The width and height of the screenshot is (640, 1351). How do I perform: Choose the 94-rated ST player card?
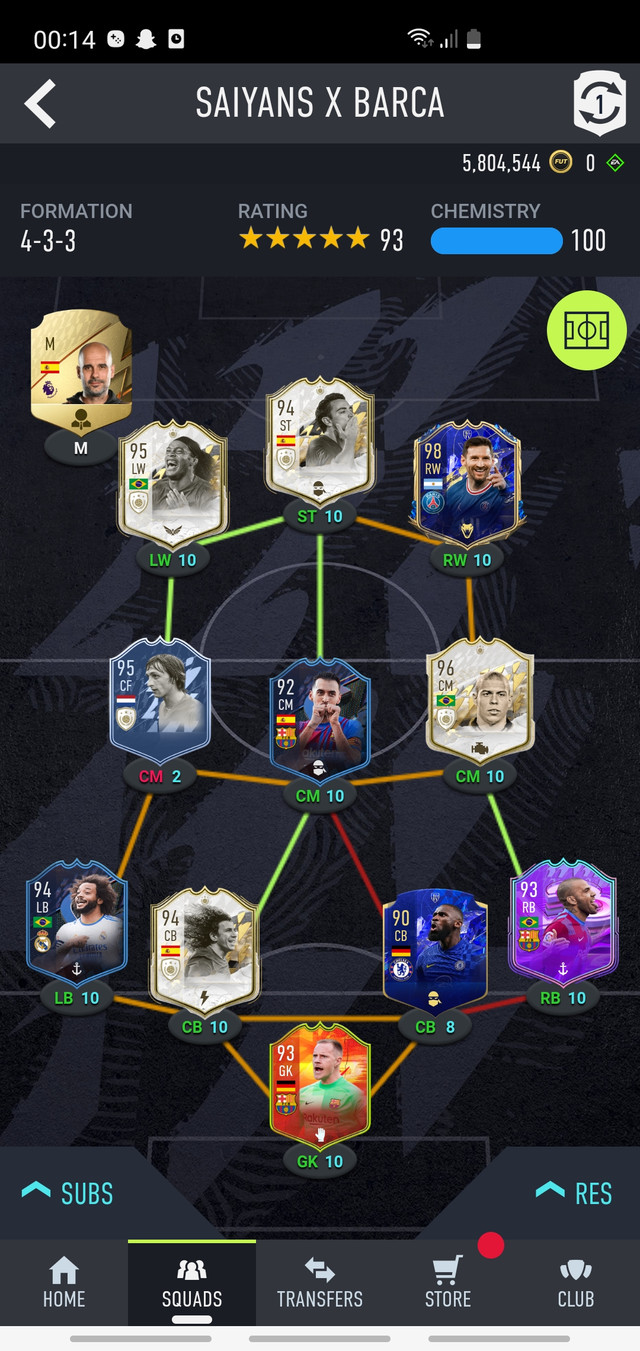pyautogui.click(x=320, y=439)
